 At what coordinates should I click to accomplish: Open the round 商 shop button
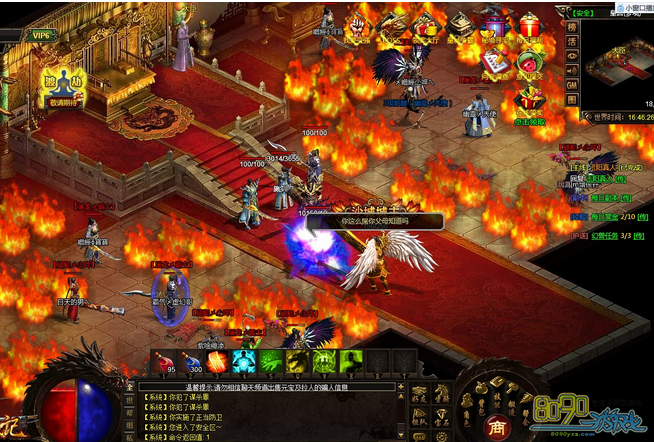(x=497, y=426)
